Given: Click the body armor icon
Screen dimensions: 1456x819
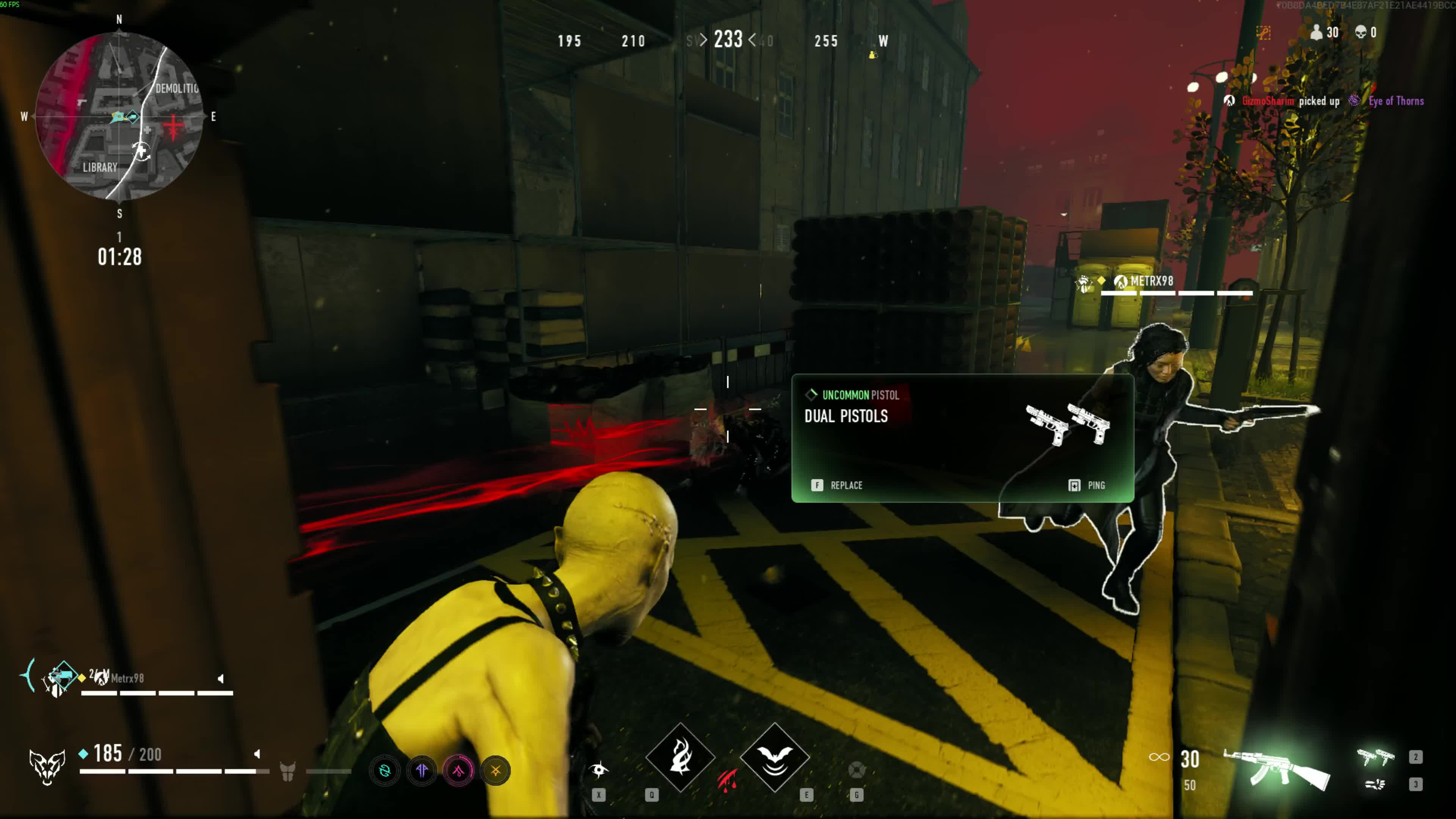Looking at the screenshot, I should pos(288,771).
